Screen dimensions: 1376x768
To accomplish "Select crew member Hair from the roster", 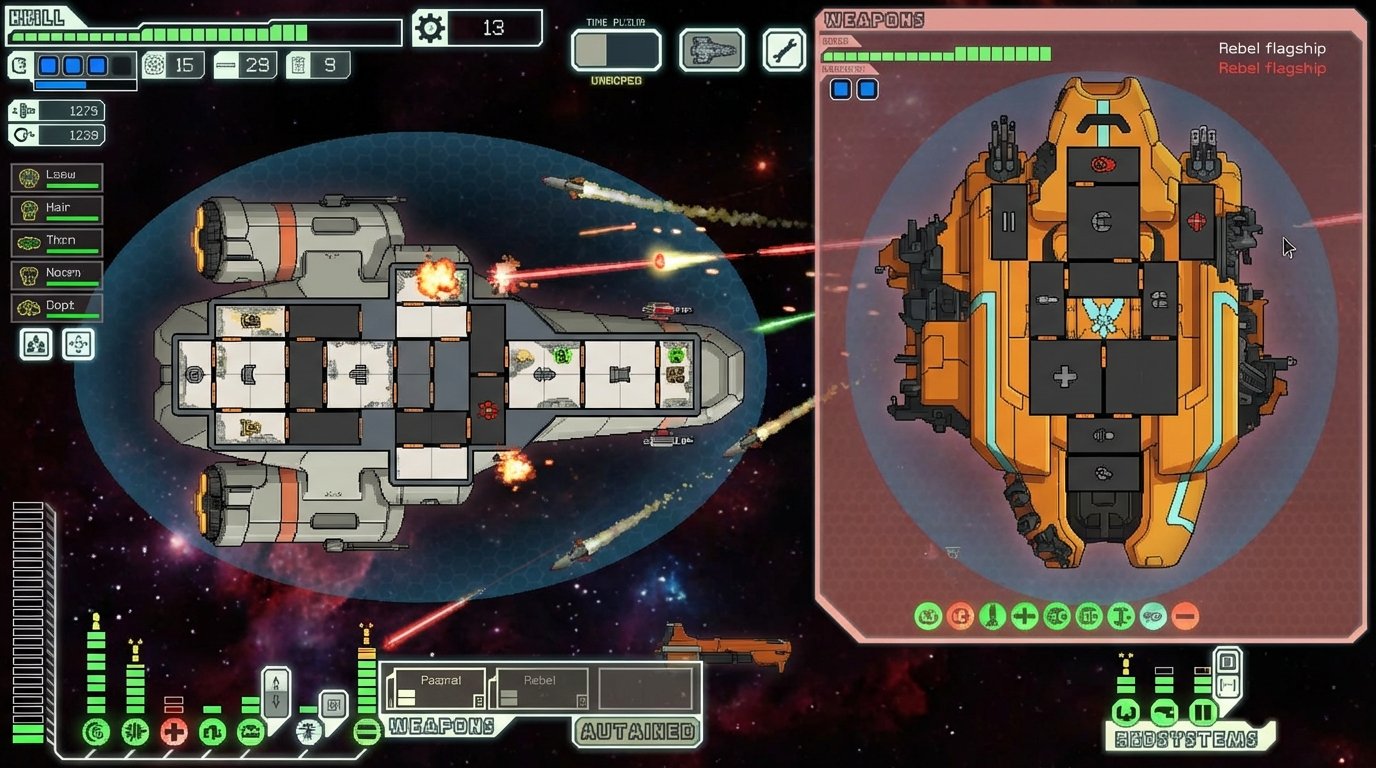I will [x=55, y=208].
